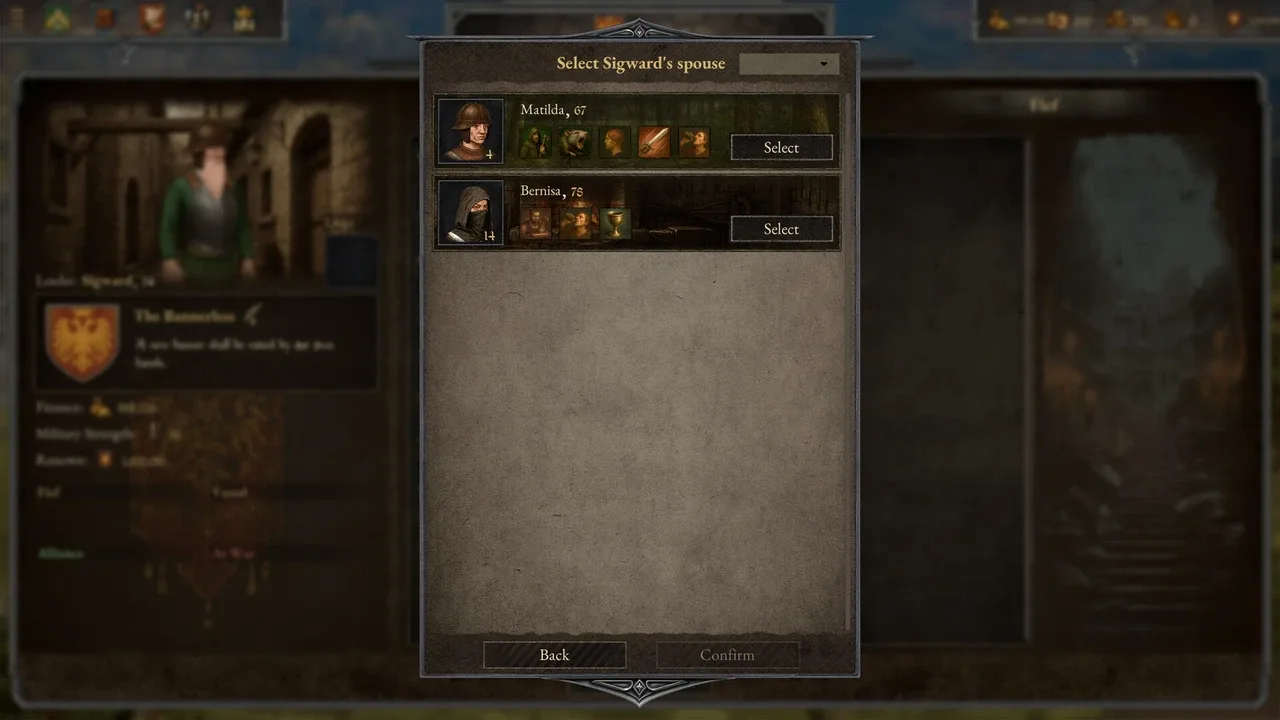Go back with the Back button
1280x720 pixels.
pos(554,655)
